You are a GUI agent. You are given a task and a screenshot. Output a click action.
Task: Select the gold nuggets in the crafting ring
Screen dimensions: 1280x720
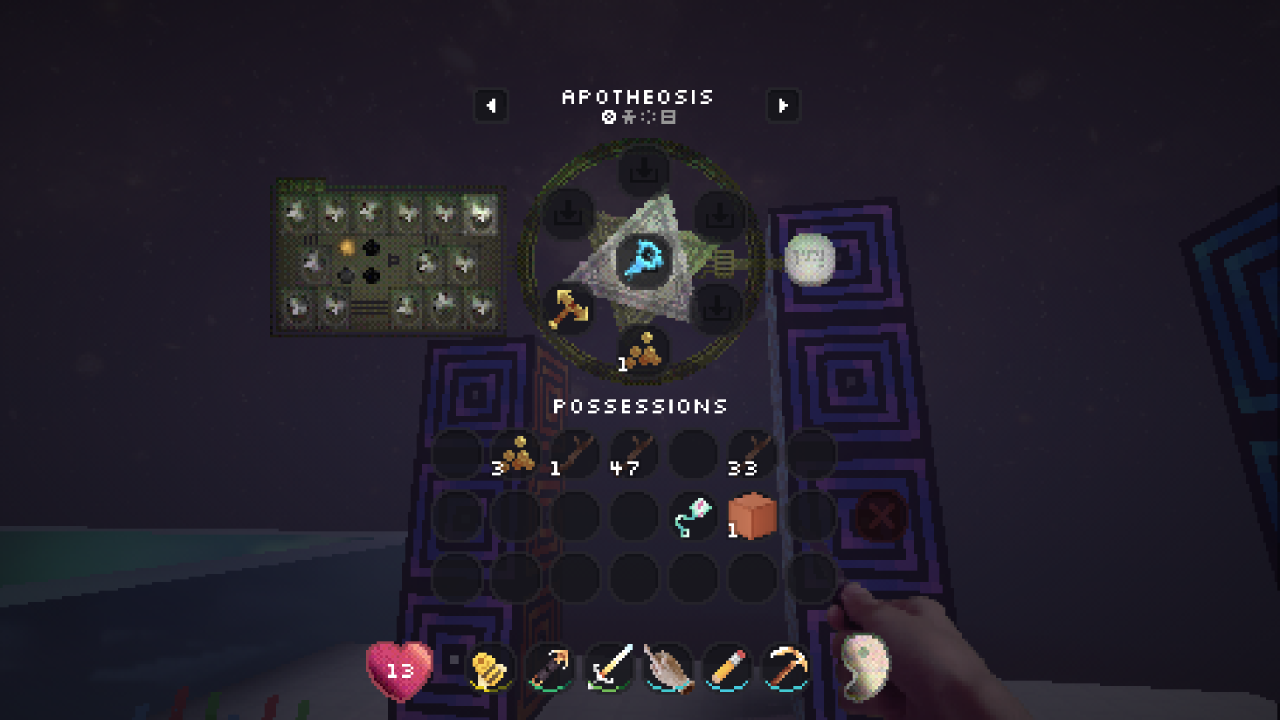643,351
